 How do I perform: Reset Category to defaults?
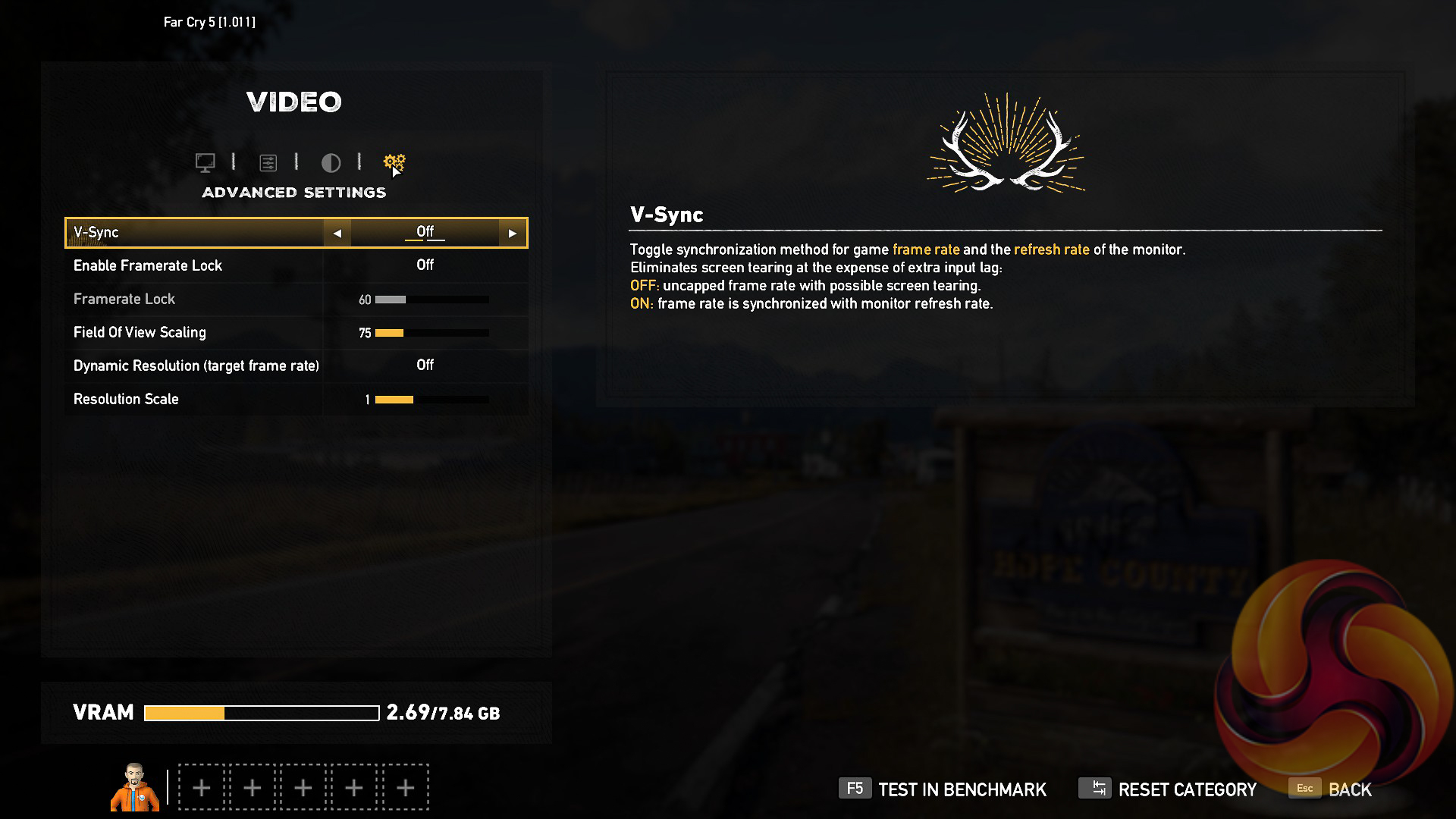tap(1168, 789)
